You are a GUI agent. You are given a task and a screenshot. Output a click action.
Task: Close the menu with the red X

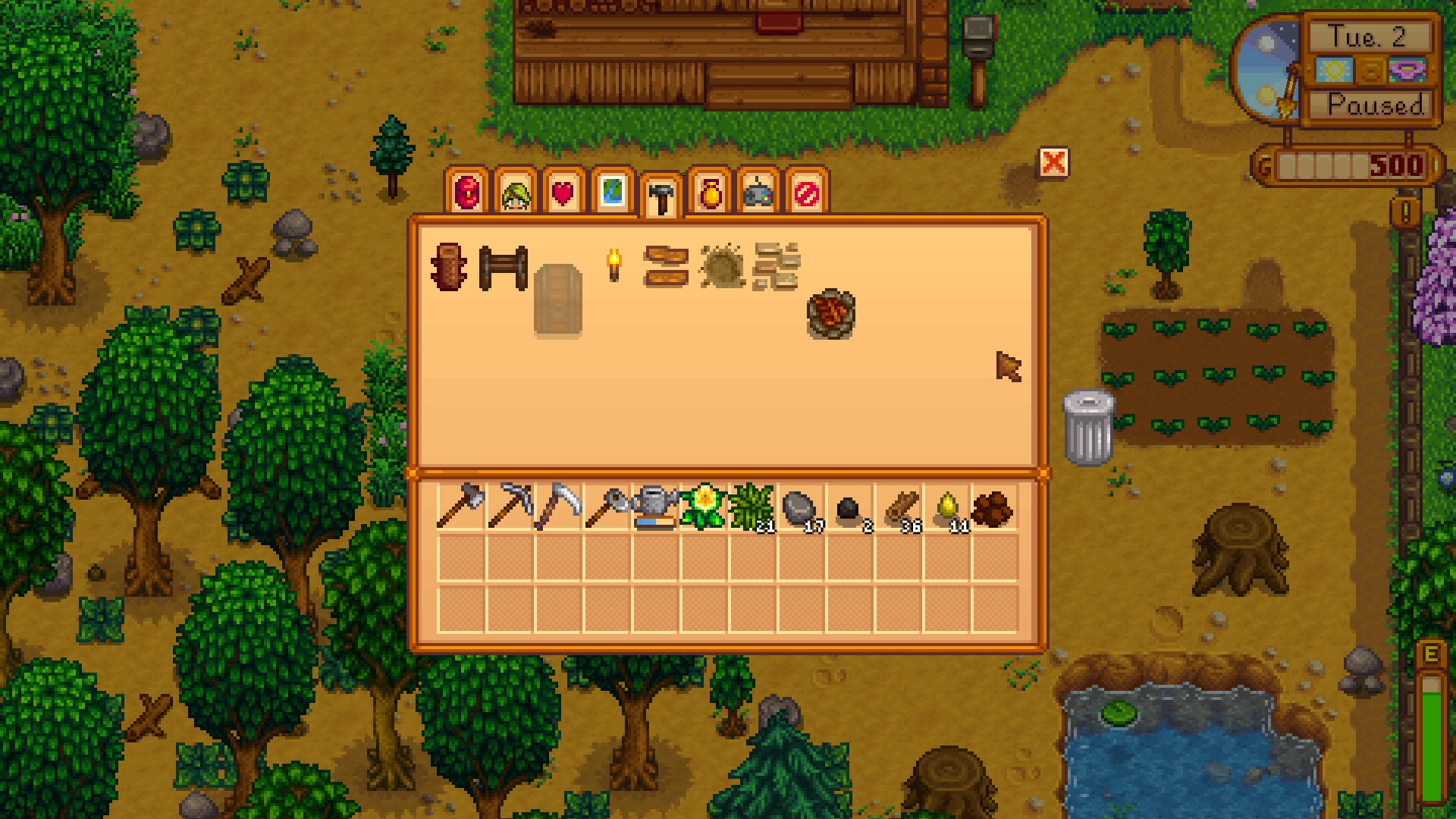(x=1053, y=162)
